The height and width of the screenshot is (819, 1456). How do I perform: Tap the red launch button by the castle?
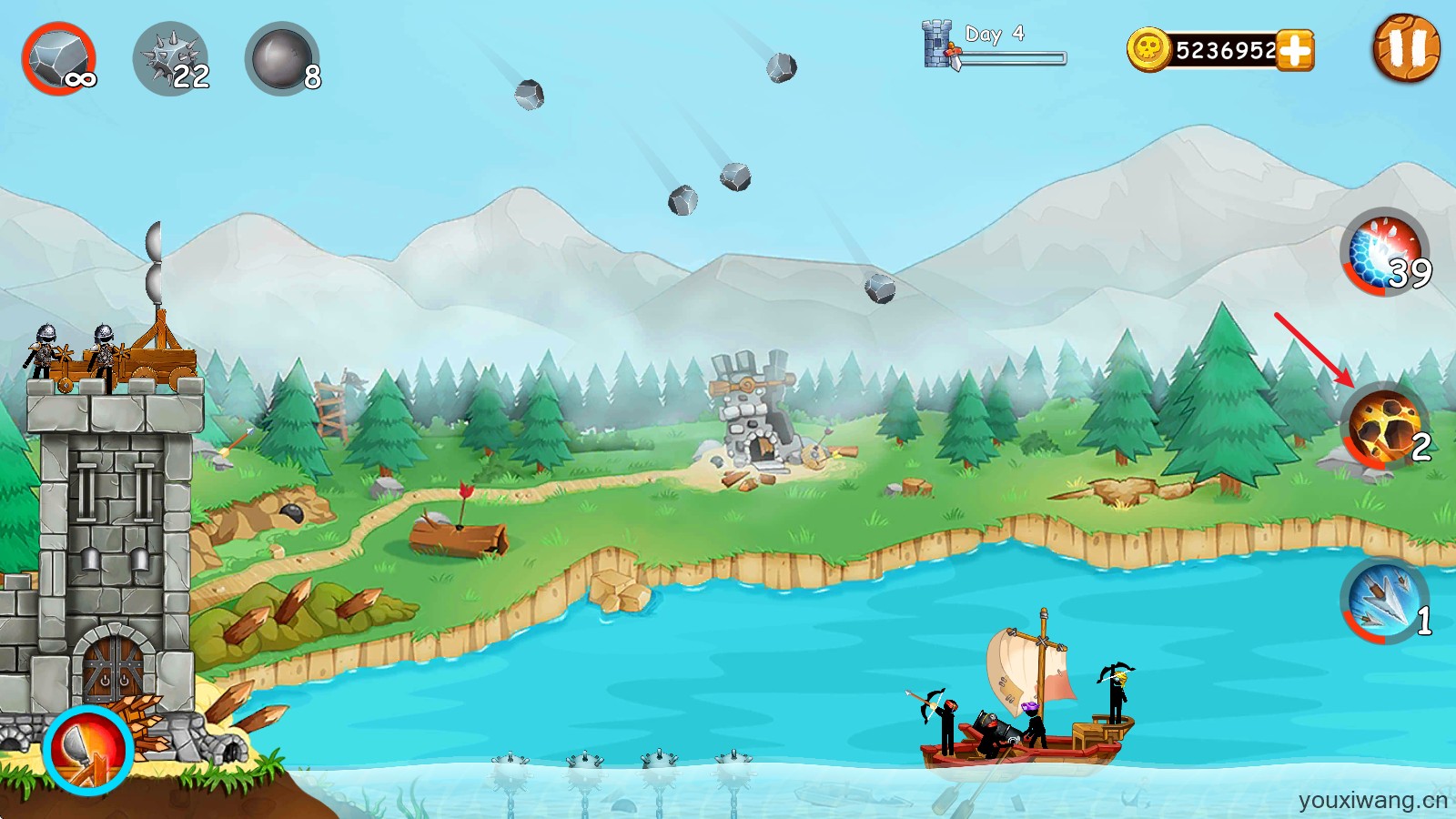pyautogui.click(x=88, y=750)
